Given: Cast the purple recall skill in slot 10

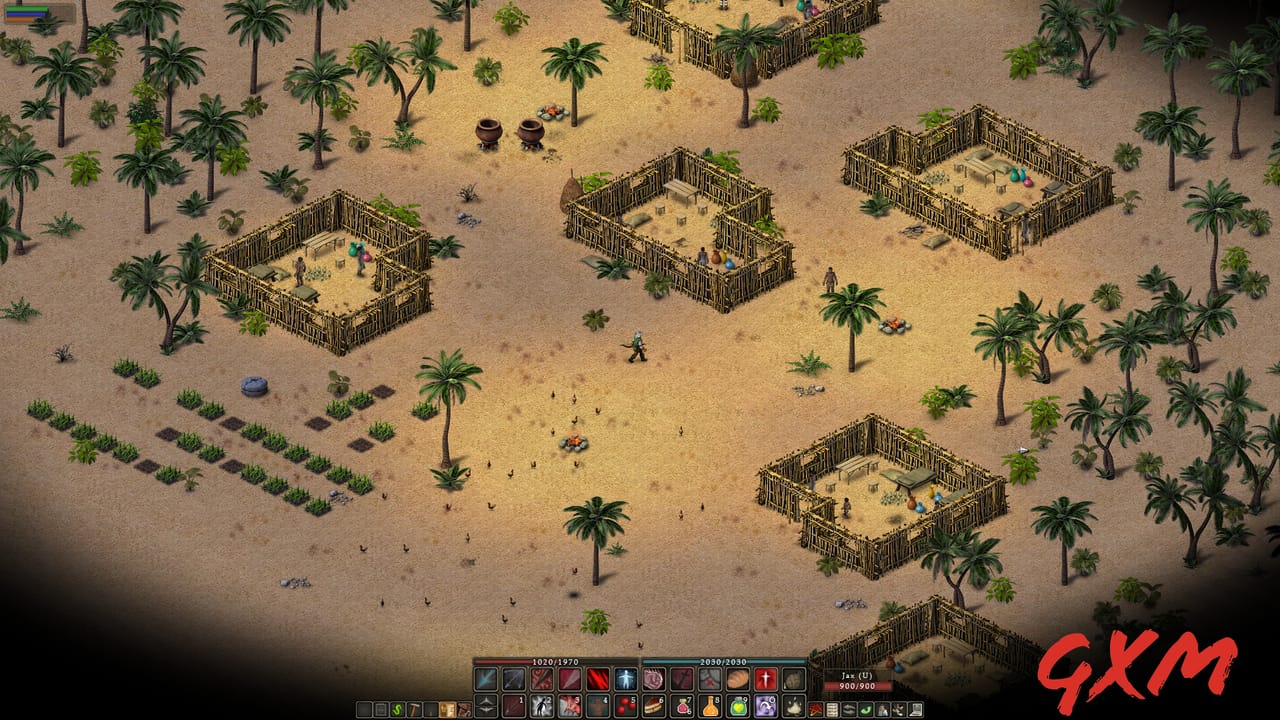Looking at the screenshot, I should [765, 706].
